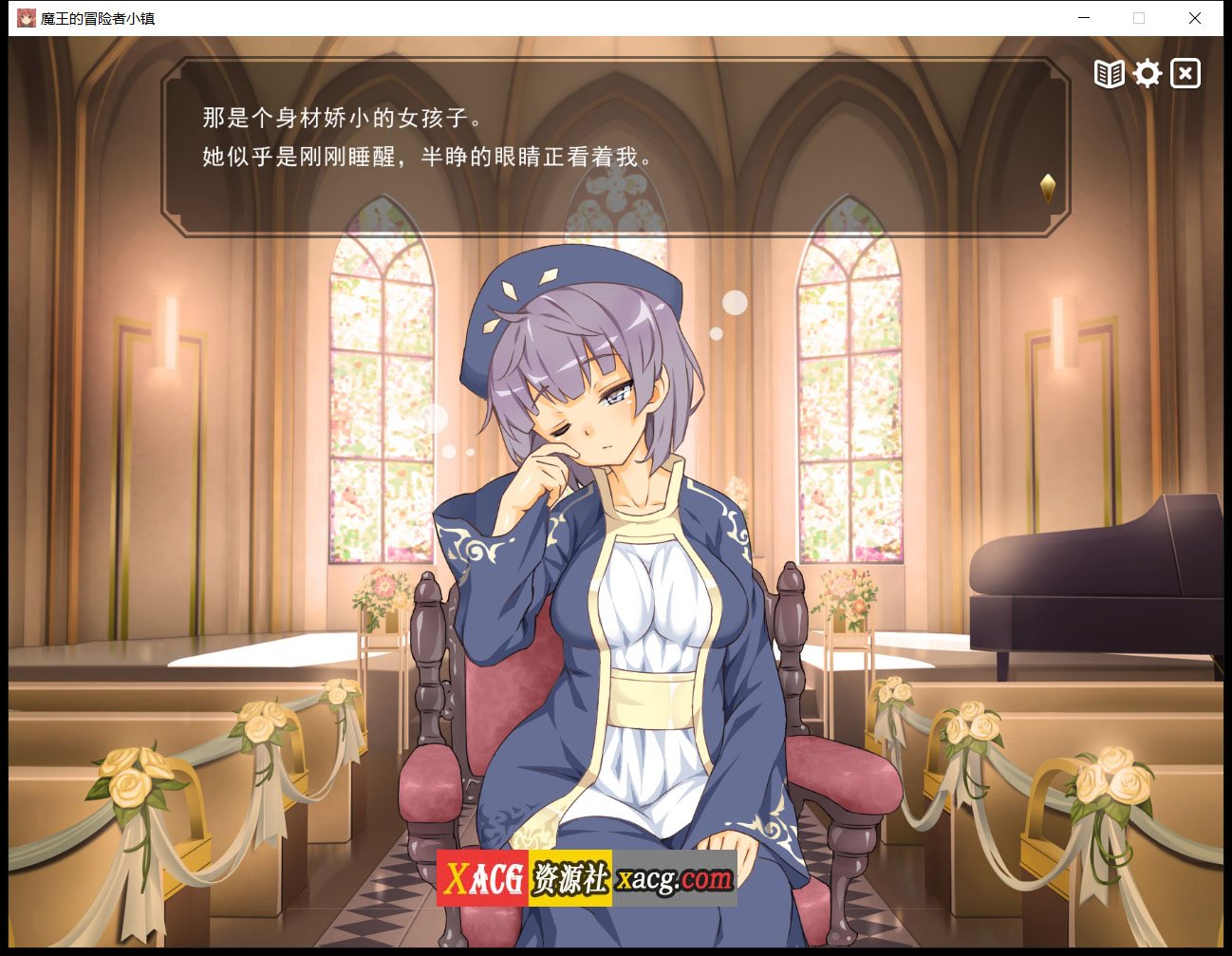The width and height of the screenshot is (1232, 956).
Task: Open the message backlog book icon
Action: (1109, 72)
